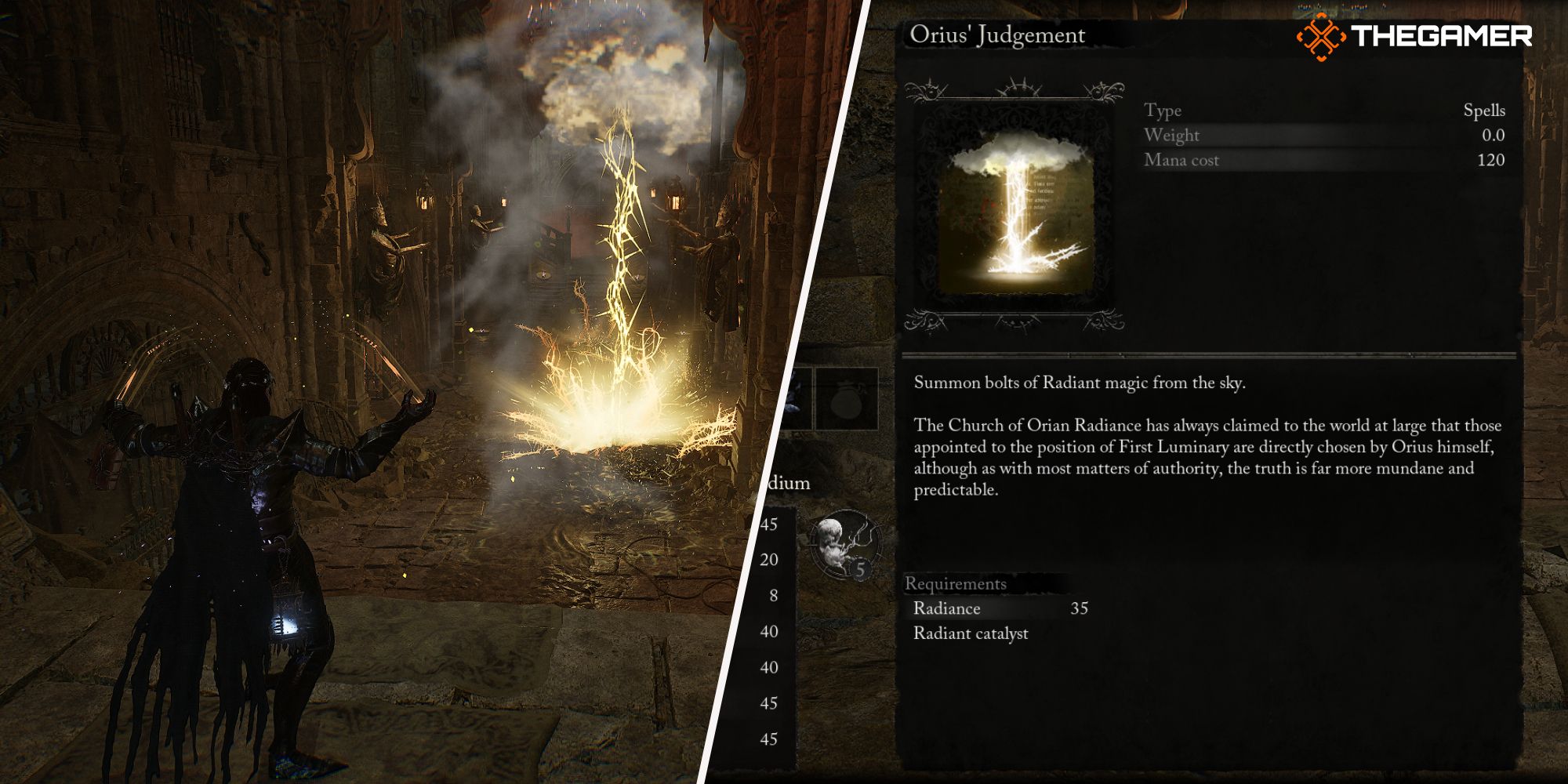Select the decorative crown emblem above the spell portrait
1568x784 pixels.
[1019, 86]
